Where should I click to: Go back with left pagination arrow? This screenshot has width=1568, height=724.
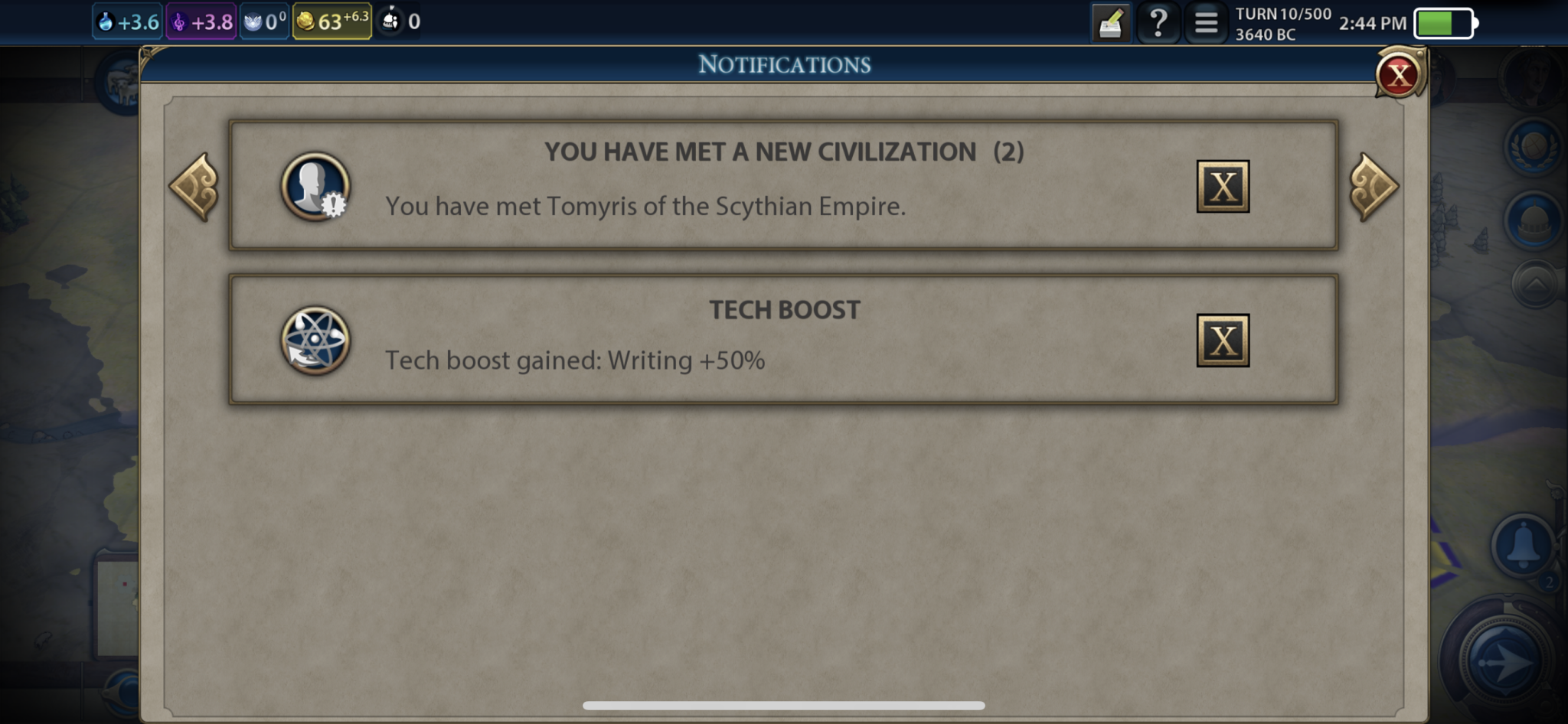[194, 188]
